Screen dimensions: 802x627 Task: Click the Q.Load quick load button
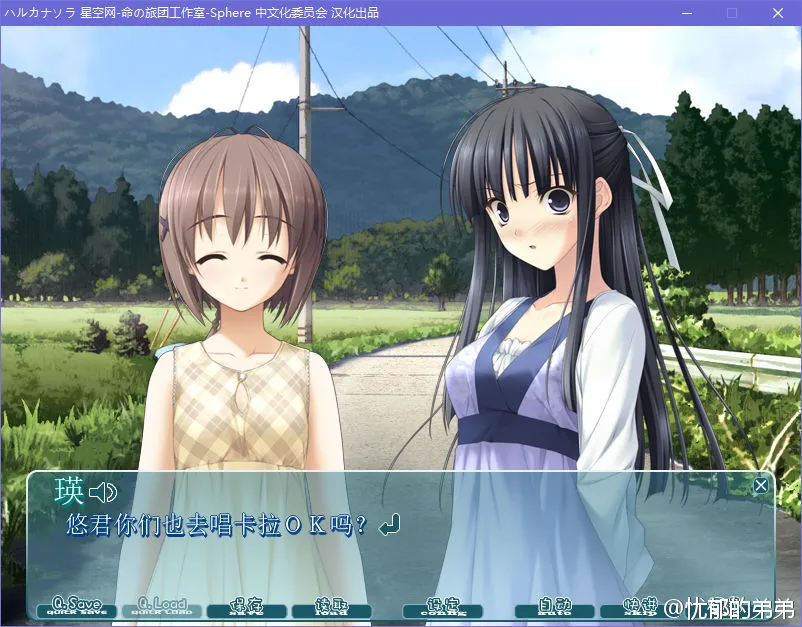pos(162,606)
